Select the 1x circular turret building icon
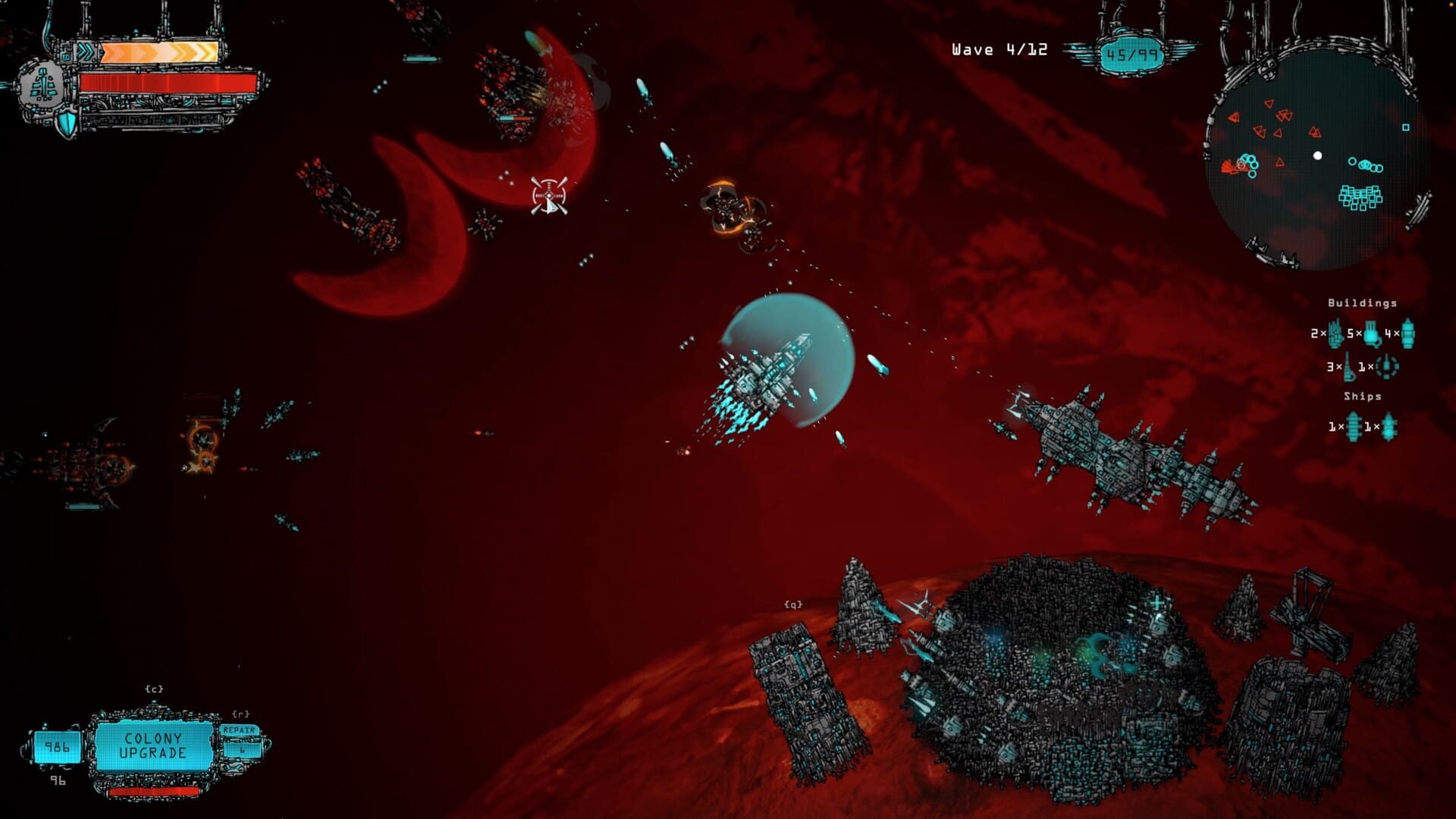Screen dimensions: 1456x819 1387,367
